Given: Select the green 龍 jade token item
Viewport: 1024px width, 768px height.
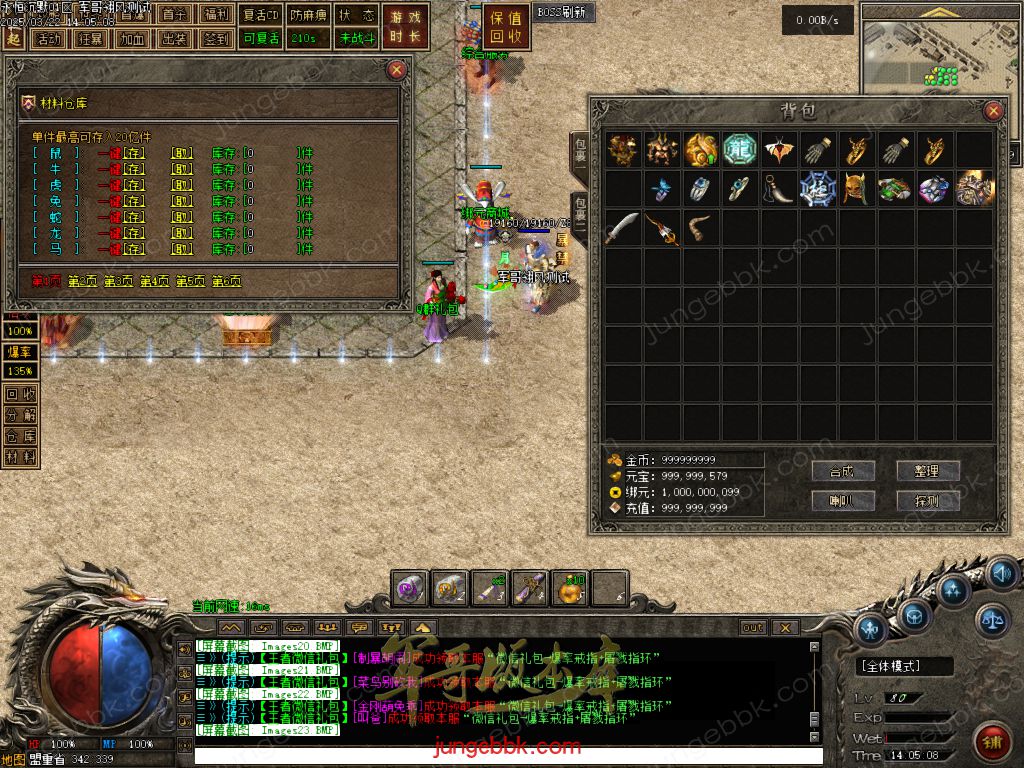Looking at the screenshot, I should [x=739, y=149].
